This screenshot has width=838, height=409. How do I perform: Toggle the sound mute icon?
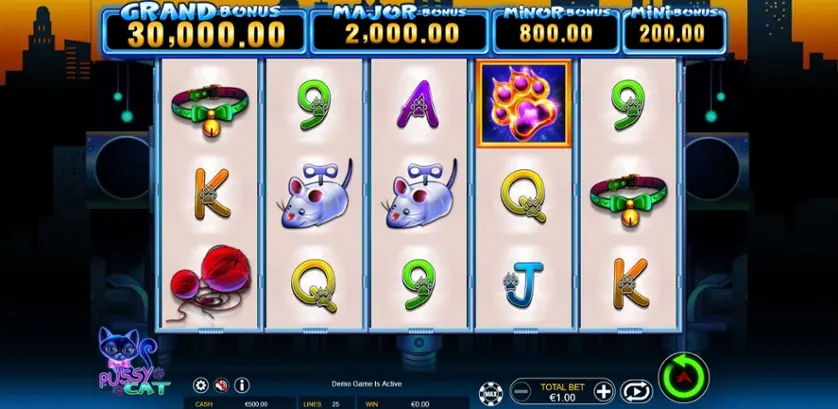[x=221, y=385]
